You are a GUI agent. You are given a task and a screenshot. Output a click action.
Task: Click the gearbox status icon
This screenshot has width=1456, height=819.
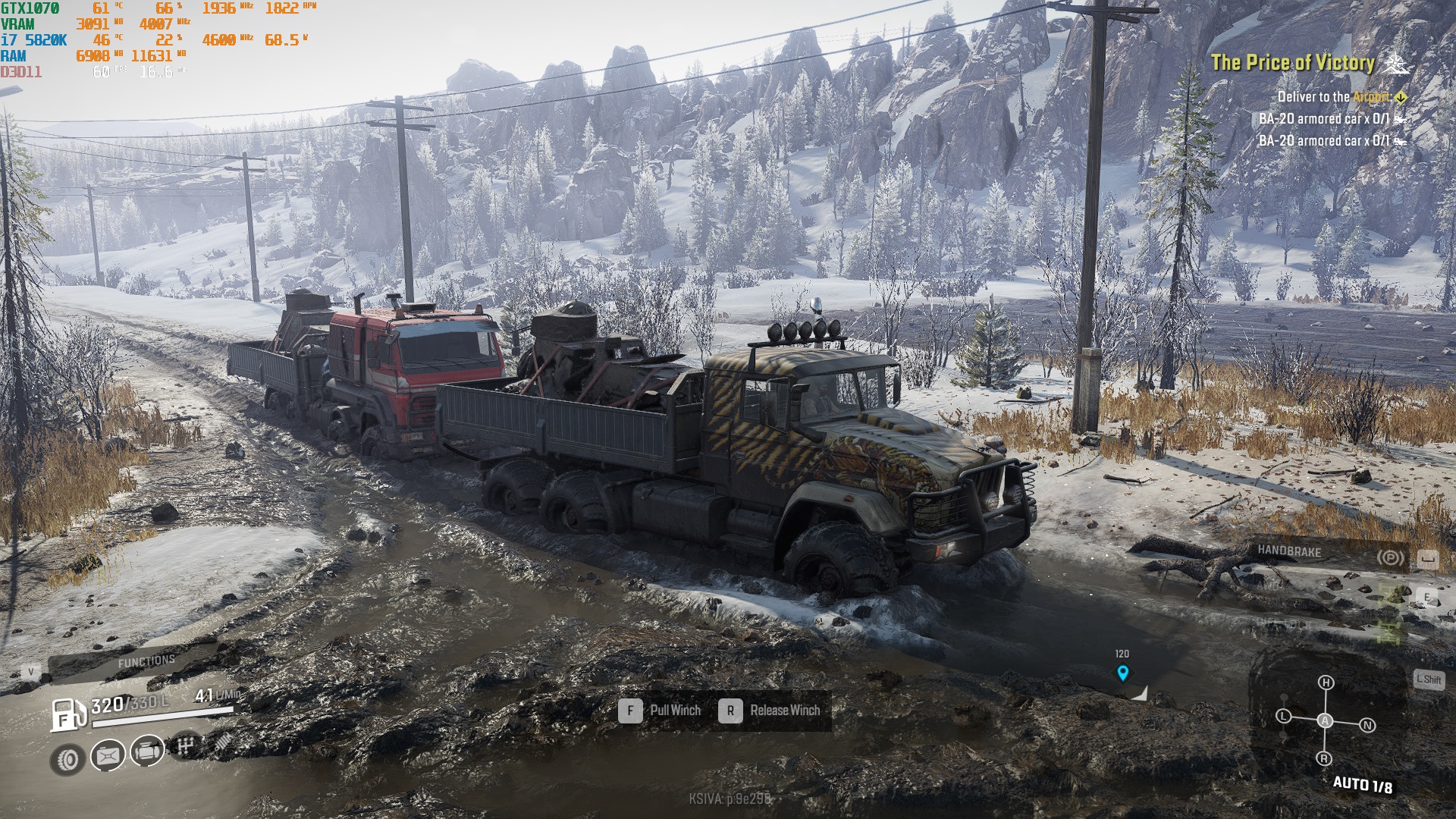coord(186,746)
